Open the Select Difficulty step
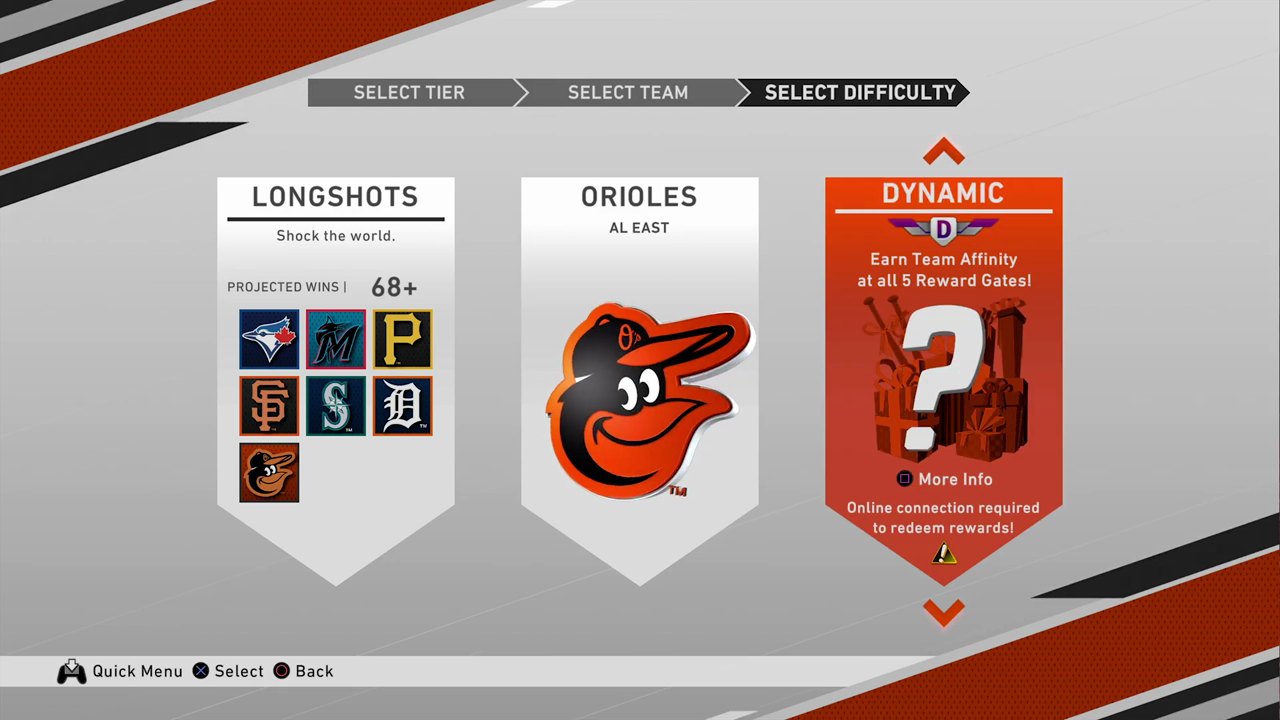This screenshot has height=720, width=1280. point(860,93)
